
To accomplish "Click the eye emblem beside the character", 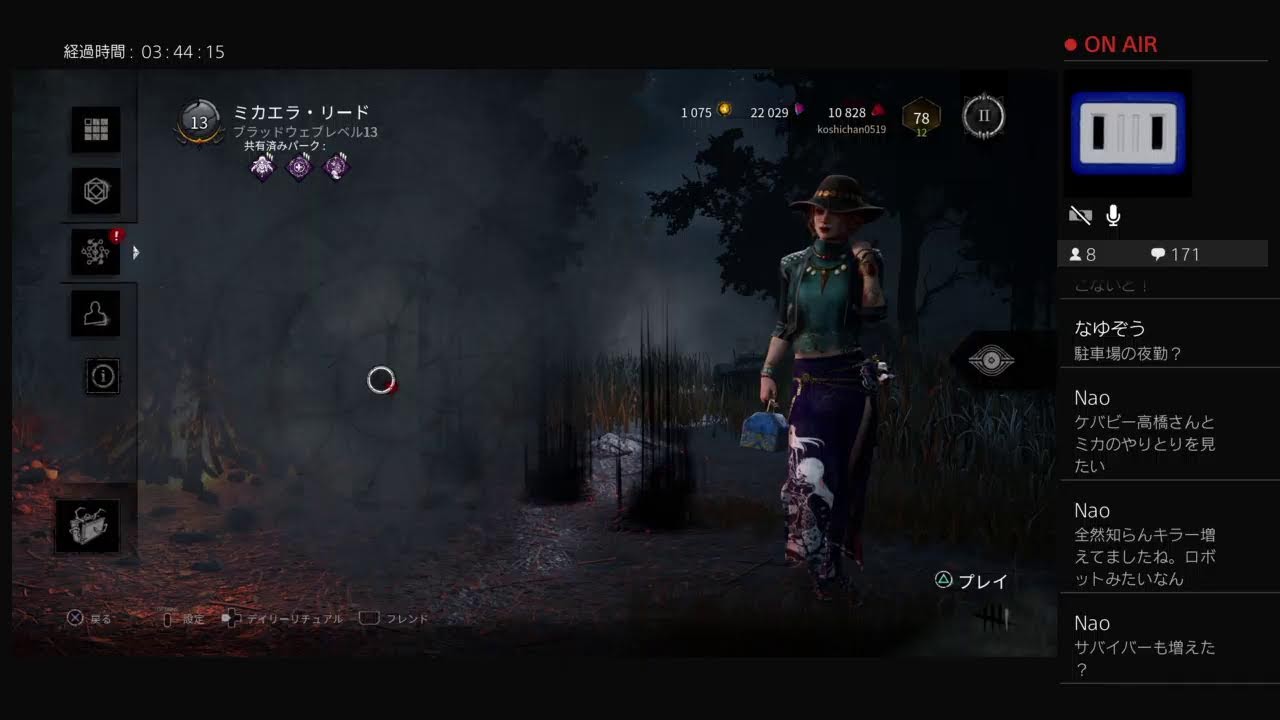I will [991, 361].
